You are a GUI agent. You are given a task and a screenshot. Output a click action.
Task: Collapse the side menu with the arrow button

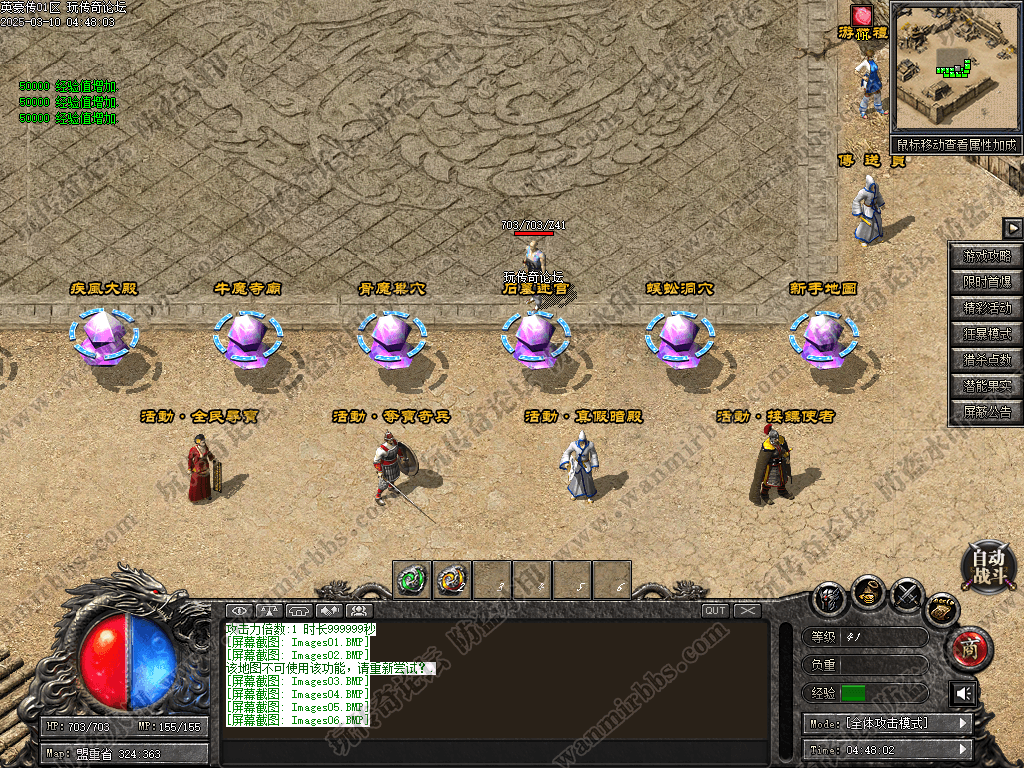point(1013,228)
